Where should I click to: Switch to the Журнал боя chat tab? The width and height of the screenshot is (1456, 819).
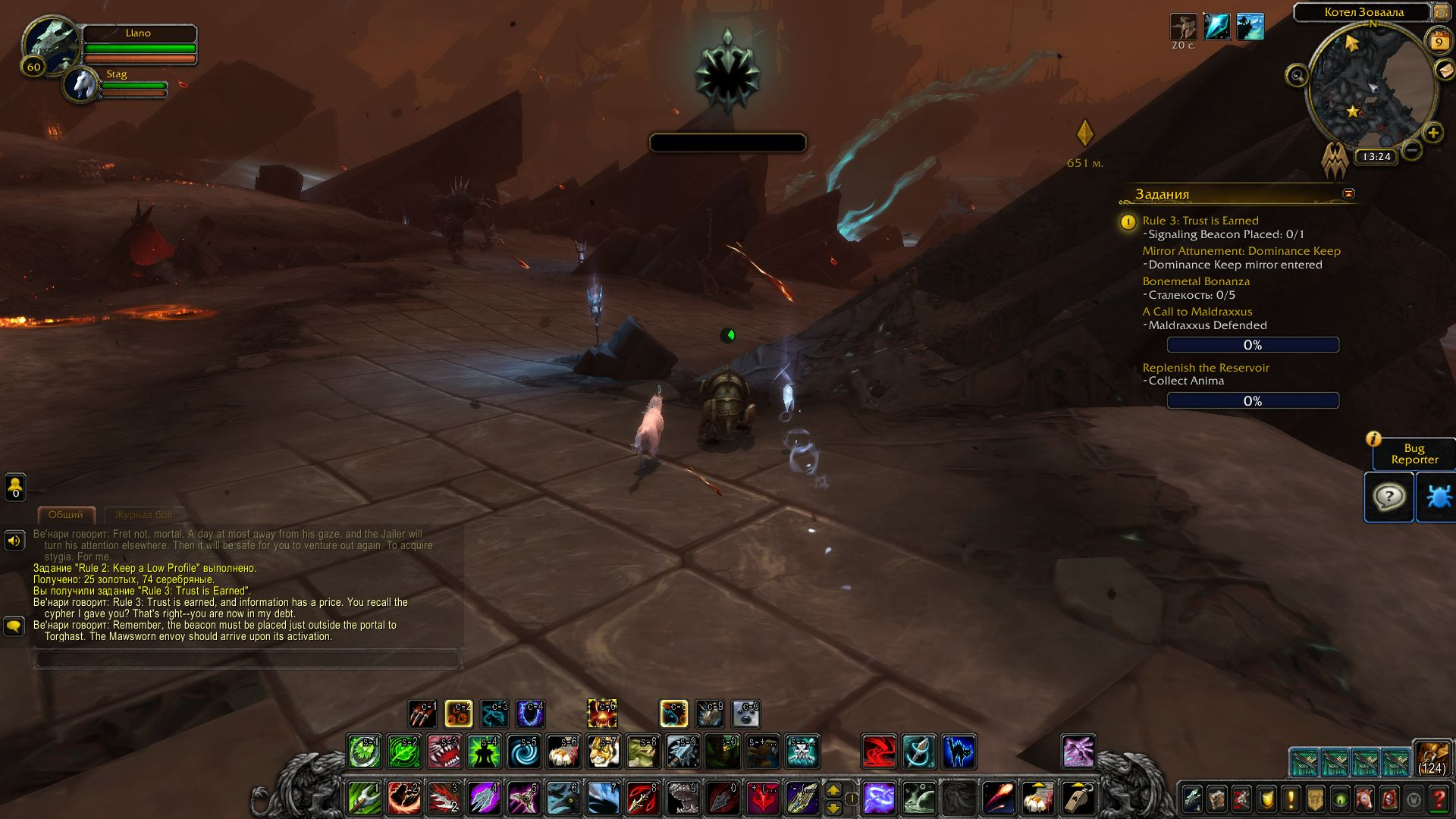pyautogui.click(x=144, y=515)
